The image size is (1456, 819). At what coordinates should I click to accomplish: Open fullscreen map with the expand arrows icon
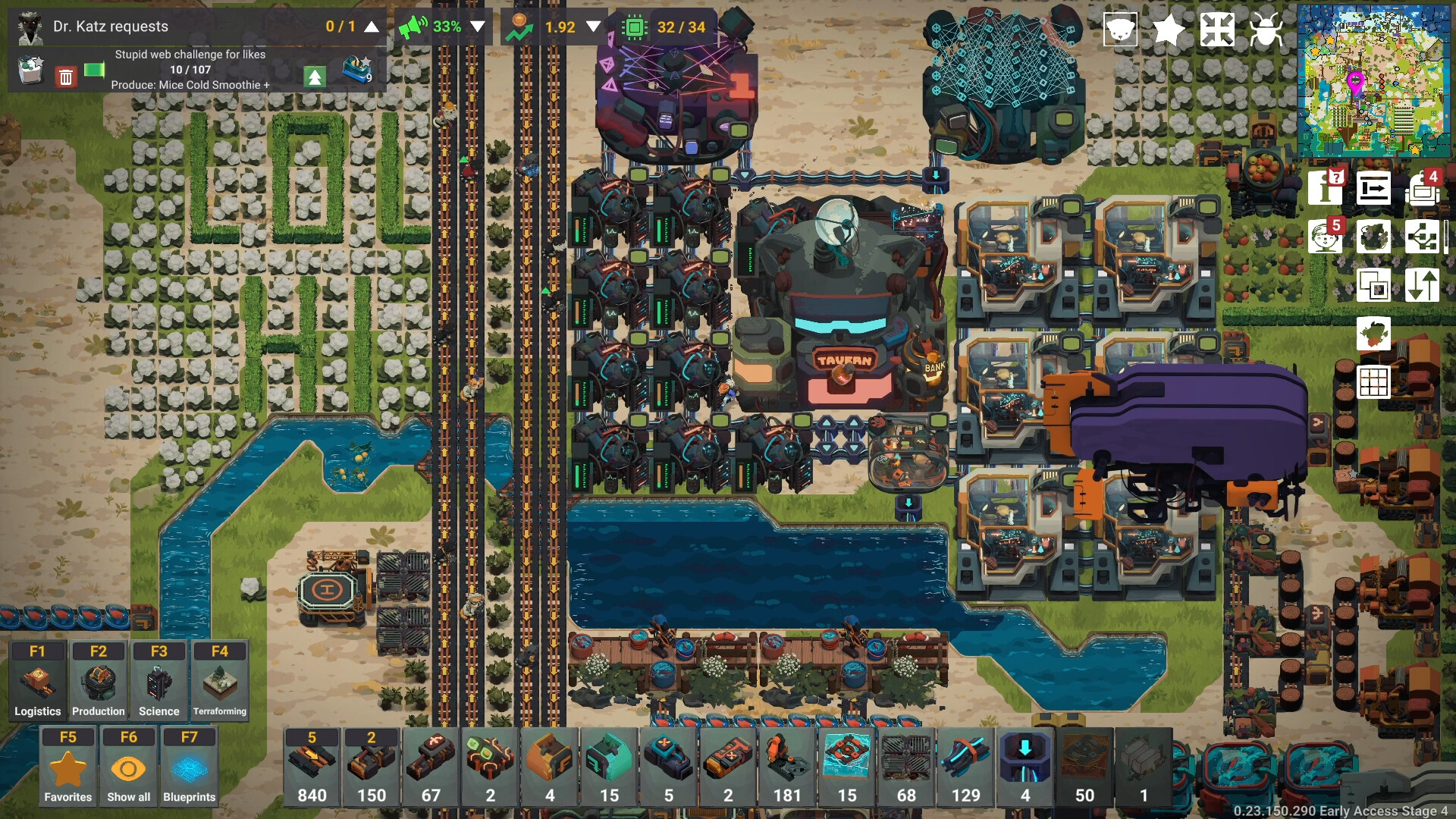point(1217,29)
